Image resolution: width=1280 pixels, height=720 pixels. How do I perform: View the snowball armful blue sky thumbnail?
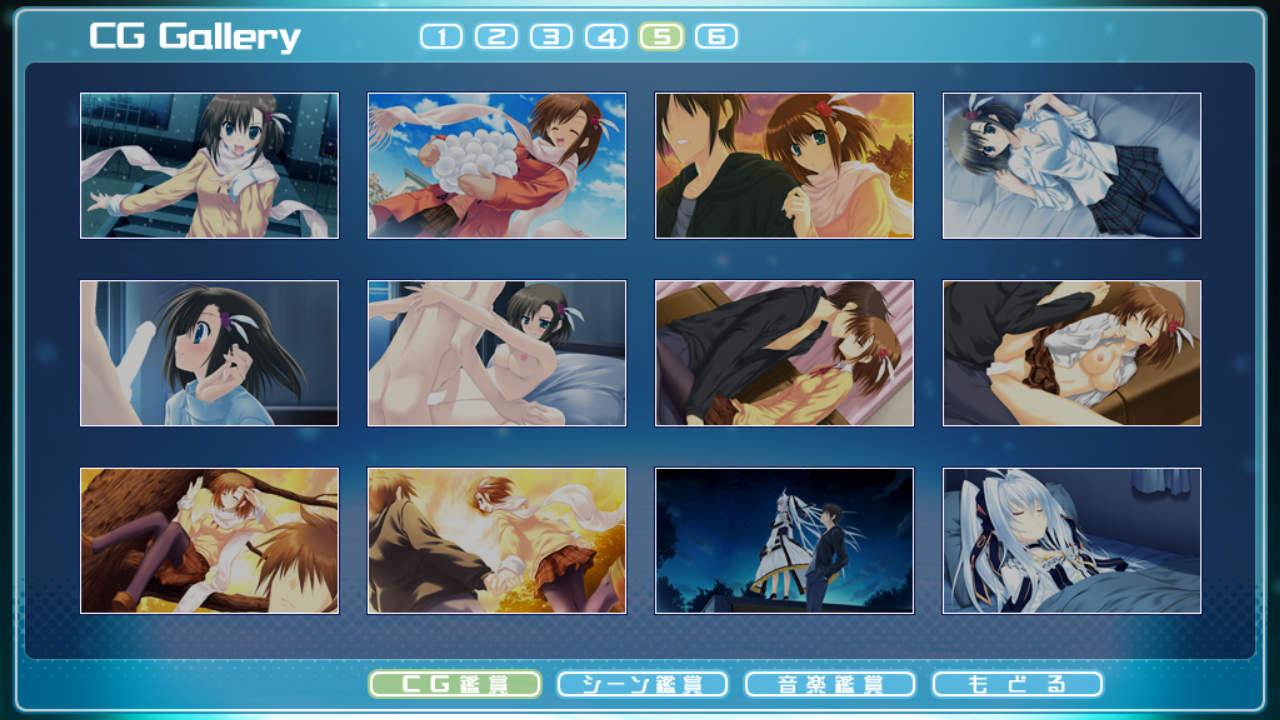point(497,166)
